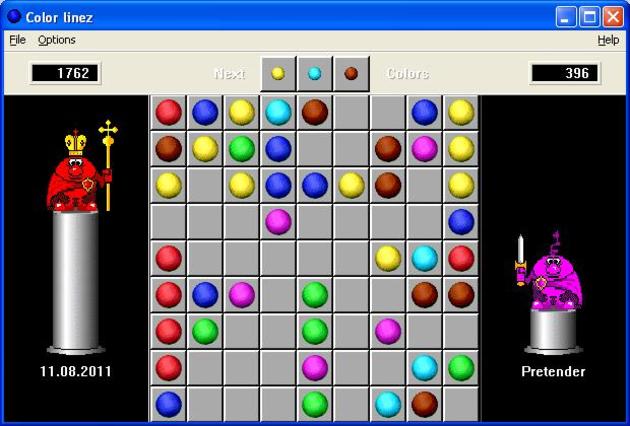Select the green ball between yellow and blue balls
This screenshot has width=630, height=426.
click(241, 149)
